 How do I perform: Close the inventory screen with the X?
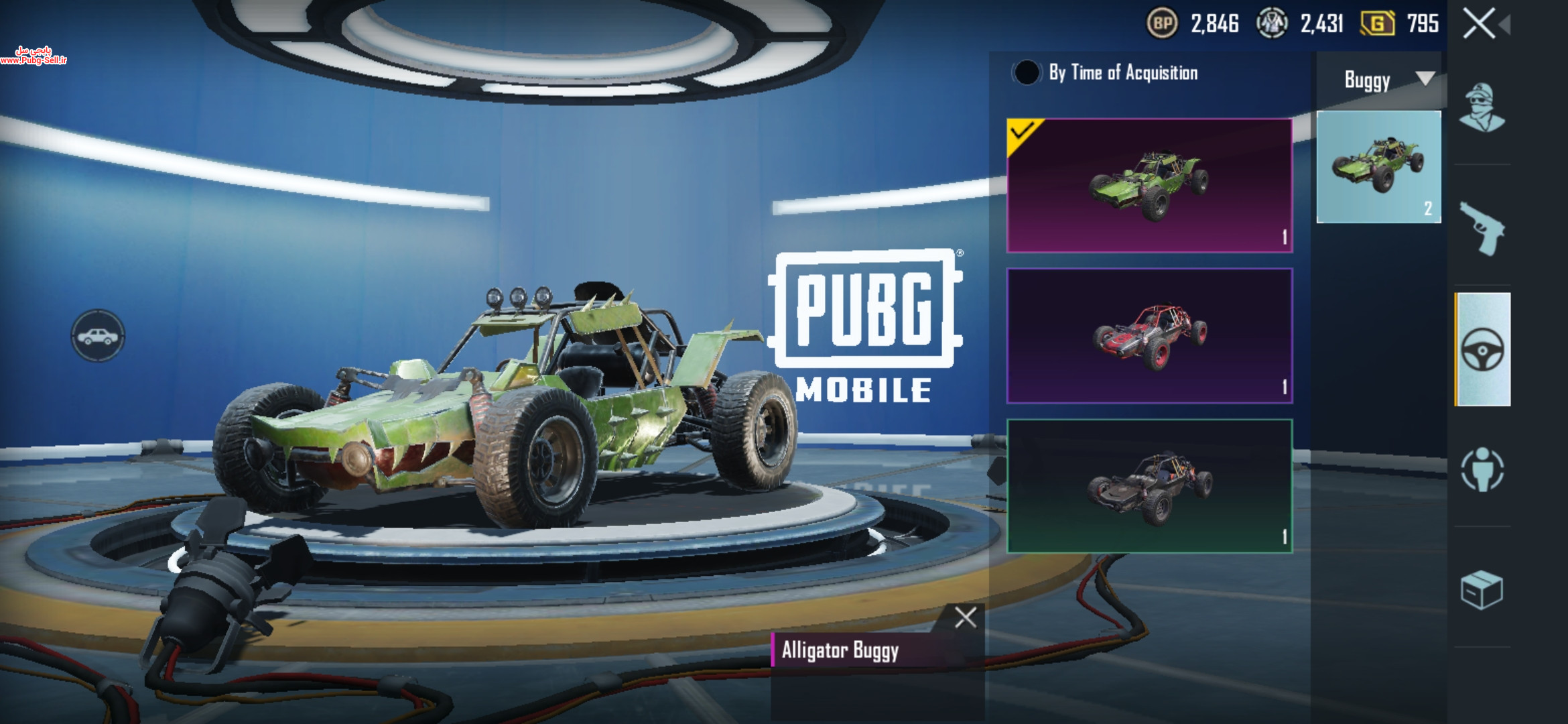(x=1479, y=24)
